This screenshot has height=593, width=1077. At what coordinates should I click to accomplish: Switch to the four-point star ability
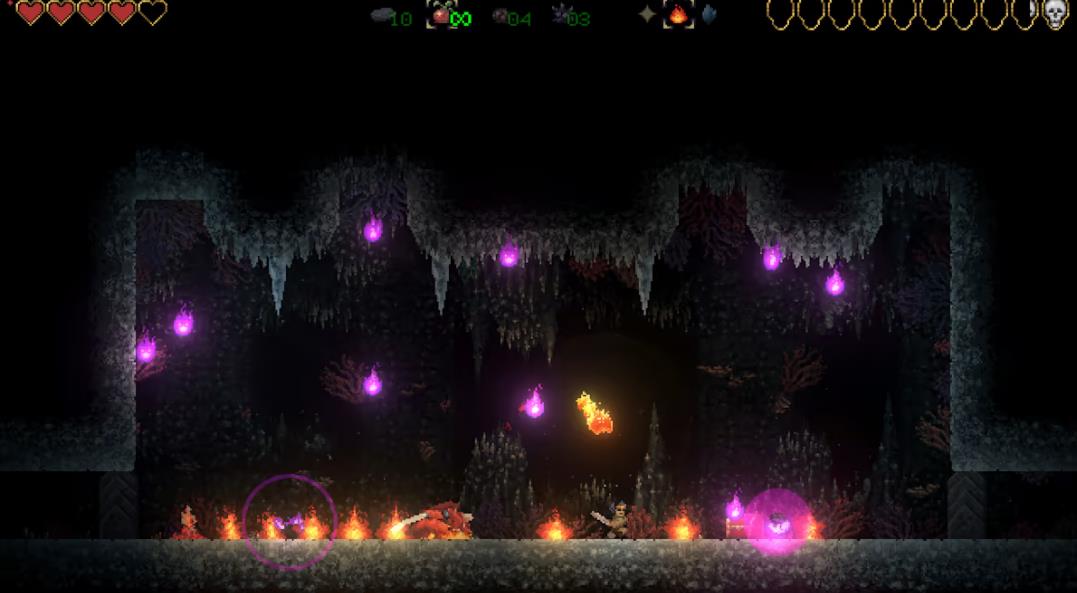(648, 15)
